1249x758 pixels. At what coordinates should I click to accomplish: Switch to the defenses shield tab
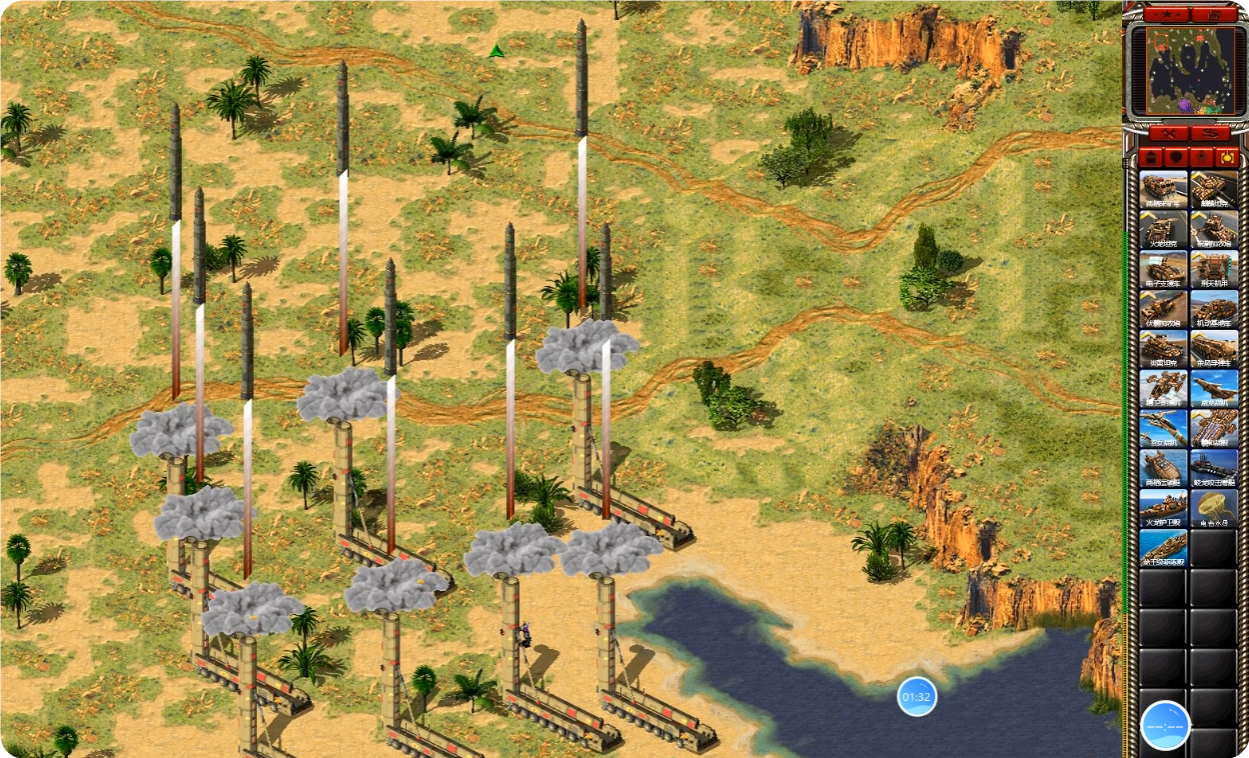click(x=1175, y=158)
